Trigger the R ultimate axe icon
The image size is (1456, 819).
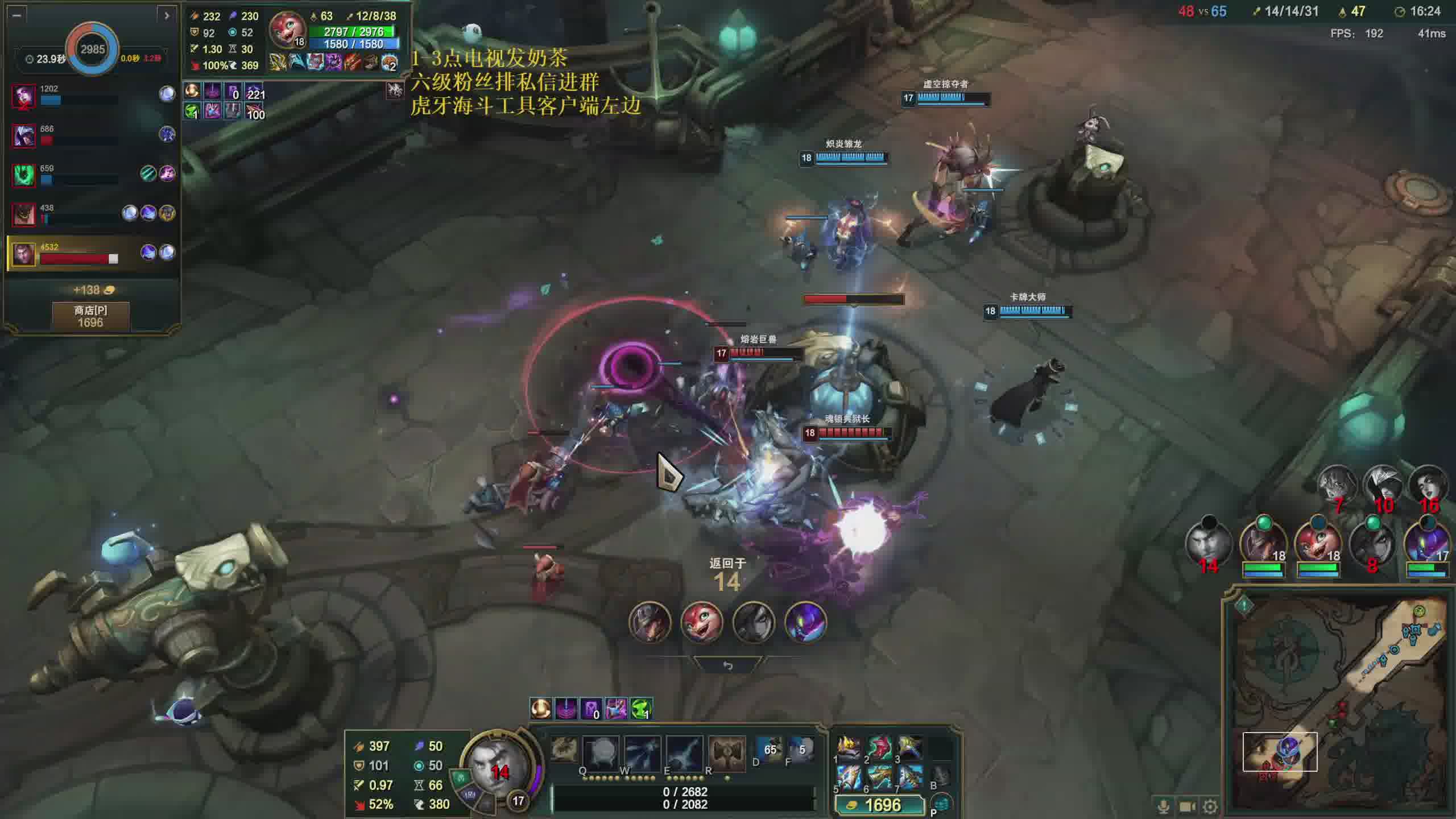pos(726,752)
